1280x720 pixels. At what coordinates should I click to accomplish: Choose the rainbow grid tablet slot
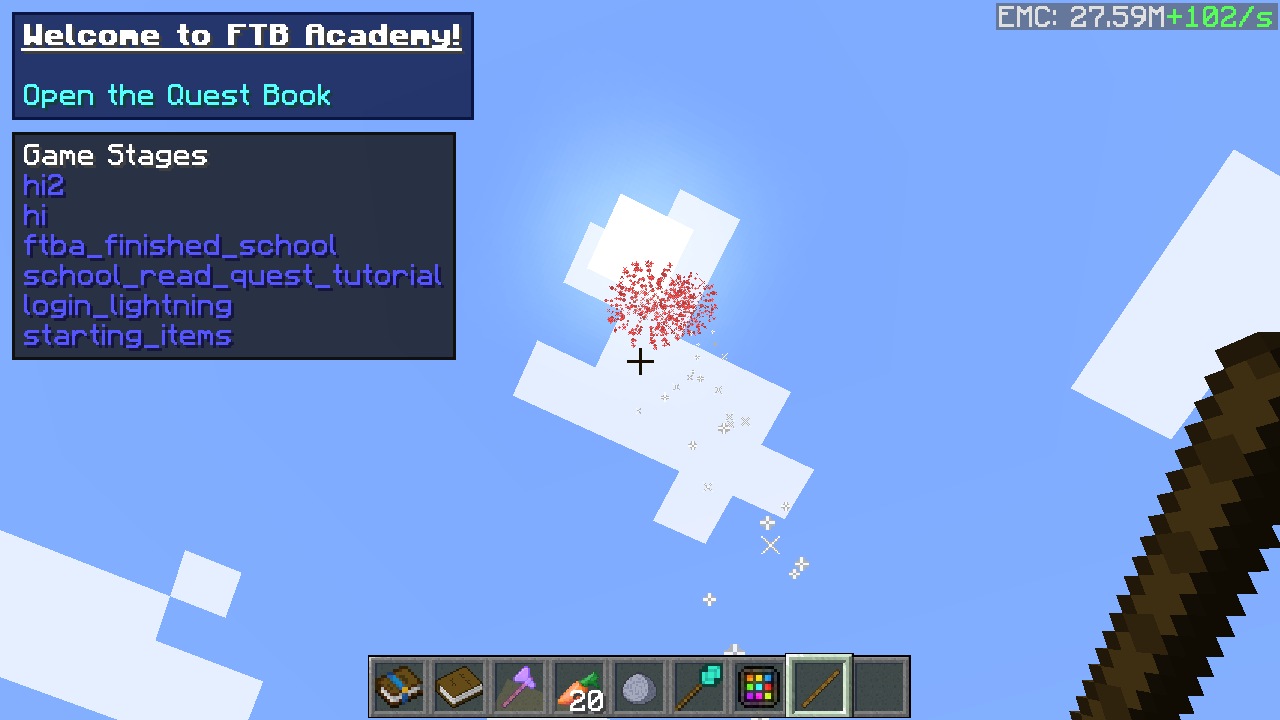click(x=759, y=687)
